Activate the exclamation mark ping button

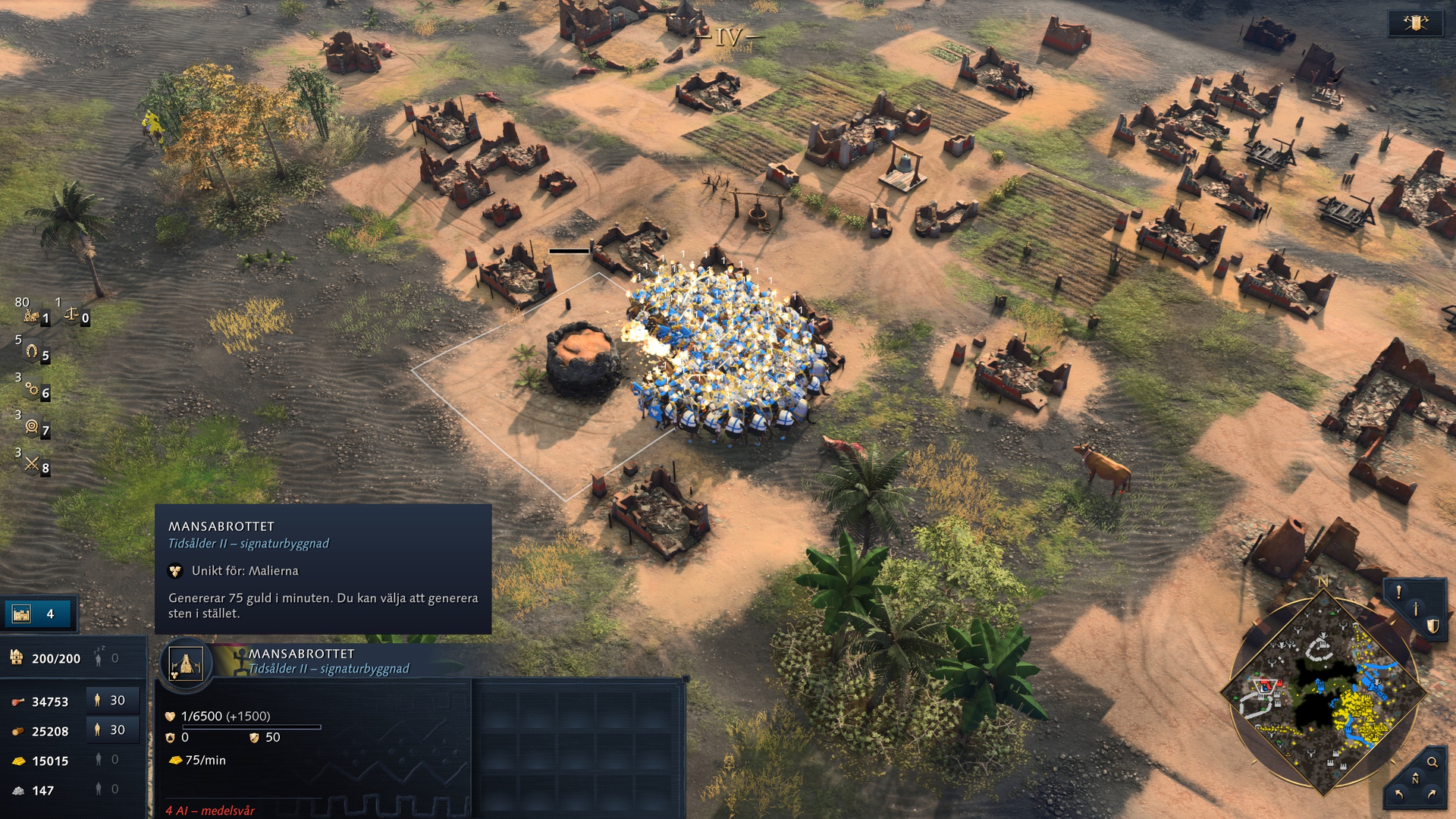coord(1398,592)
